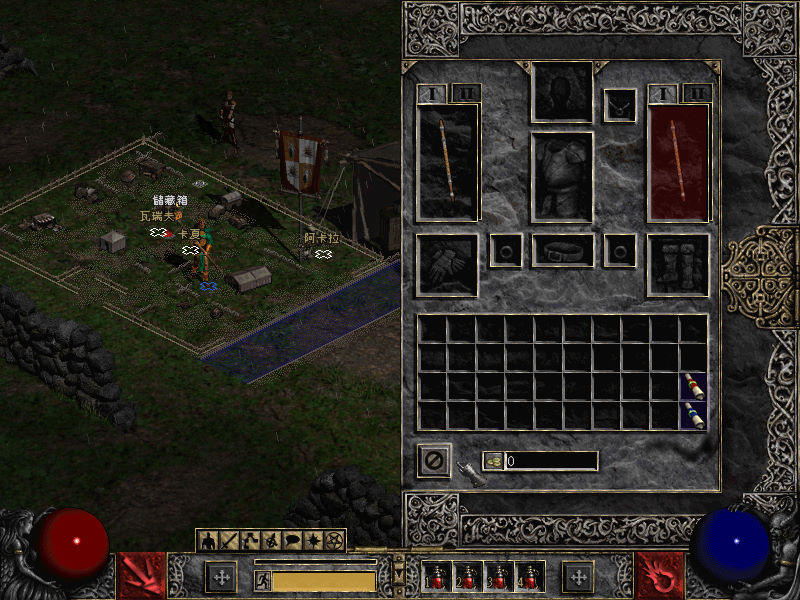Select the blue-ribboned scroll in the inventory

693,415
